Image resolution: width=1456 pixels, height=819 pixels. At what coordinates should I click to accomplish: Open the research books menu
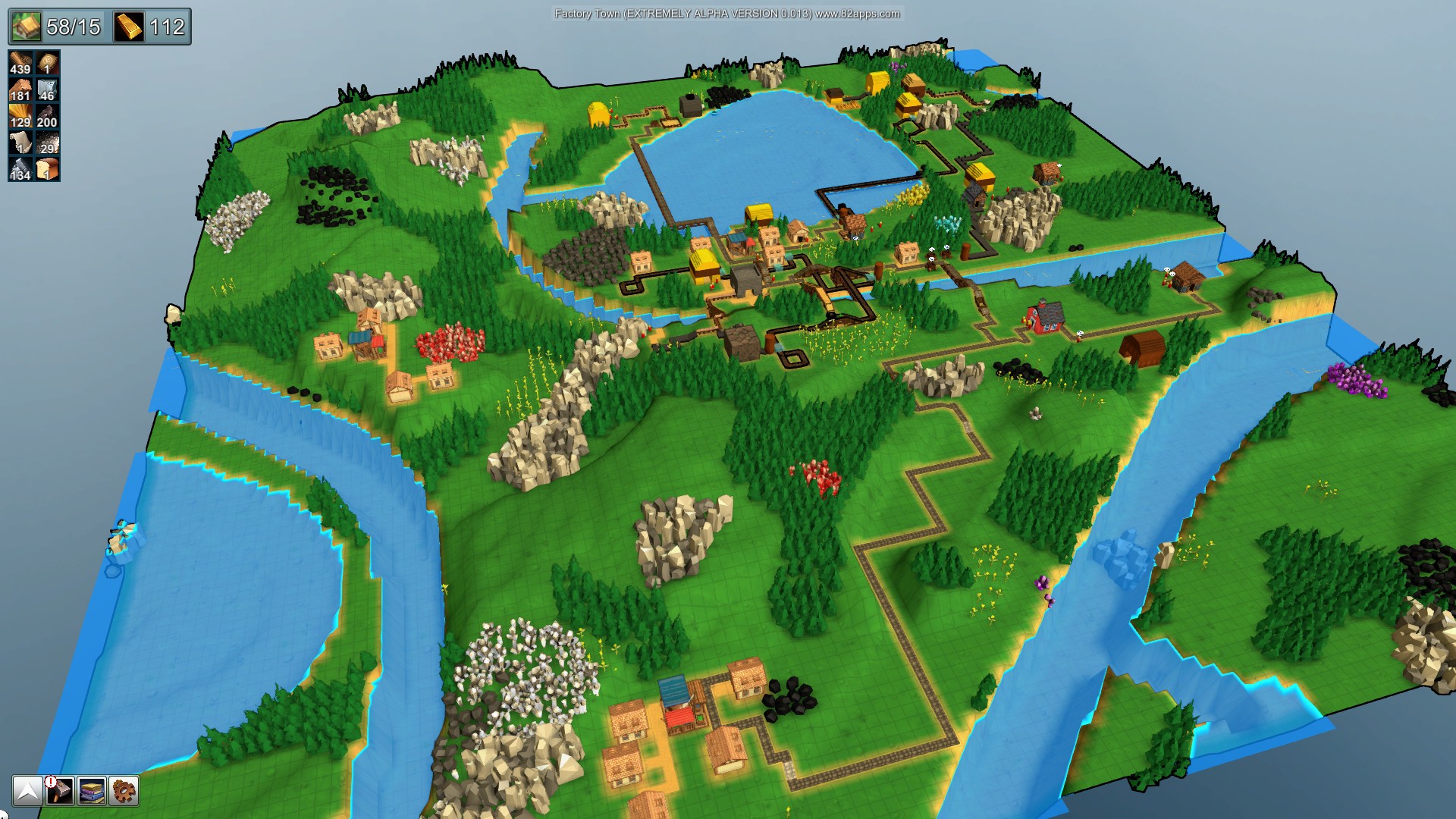92,792
